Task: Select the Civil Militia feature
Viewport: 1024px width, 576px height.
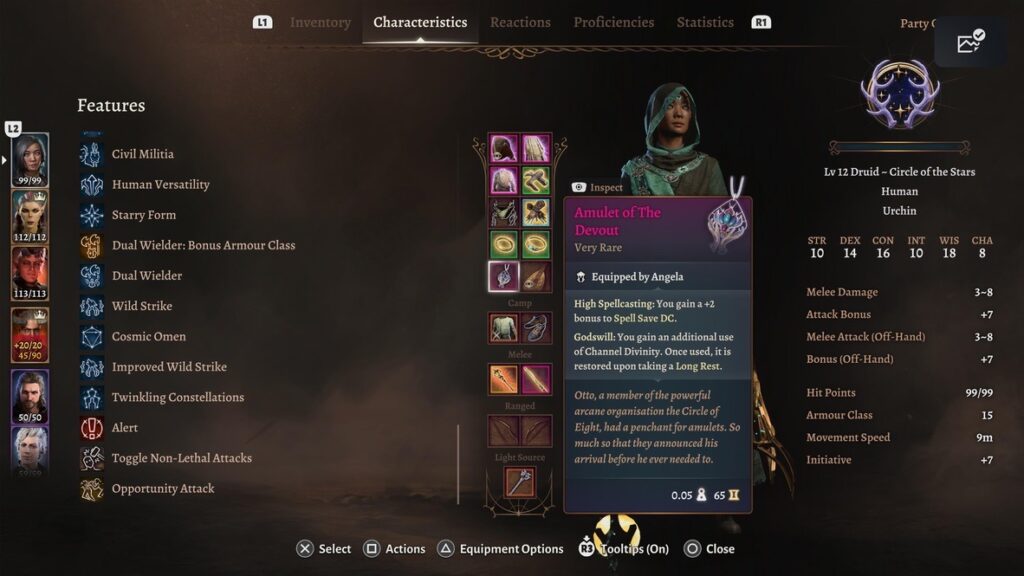Action: point(142,154)
